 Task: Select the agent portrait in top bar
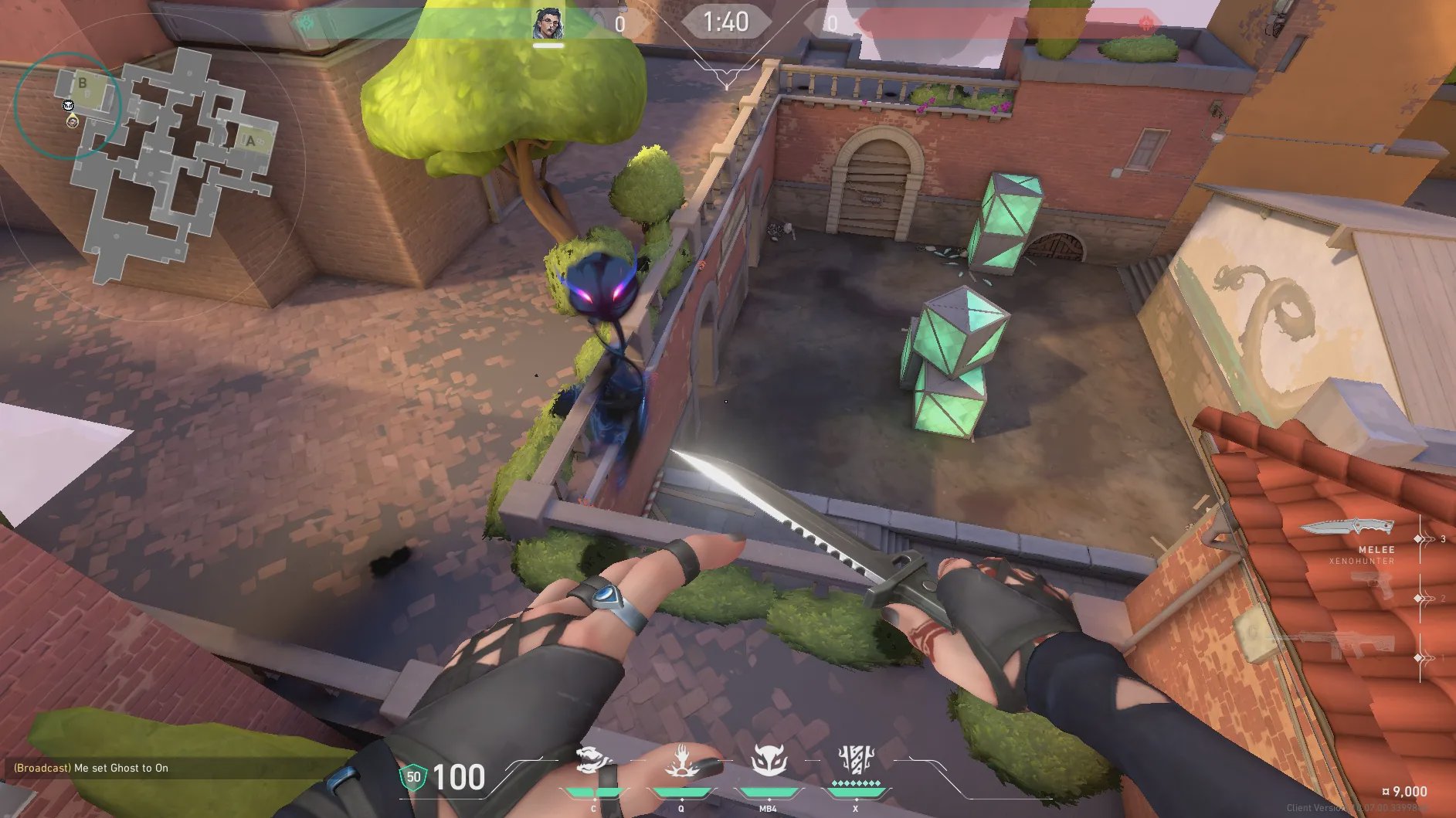[x=548, y=24]
